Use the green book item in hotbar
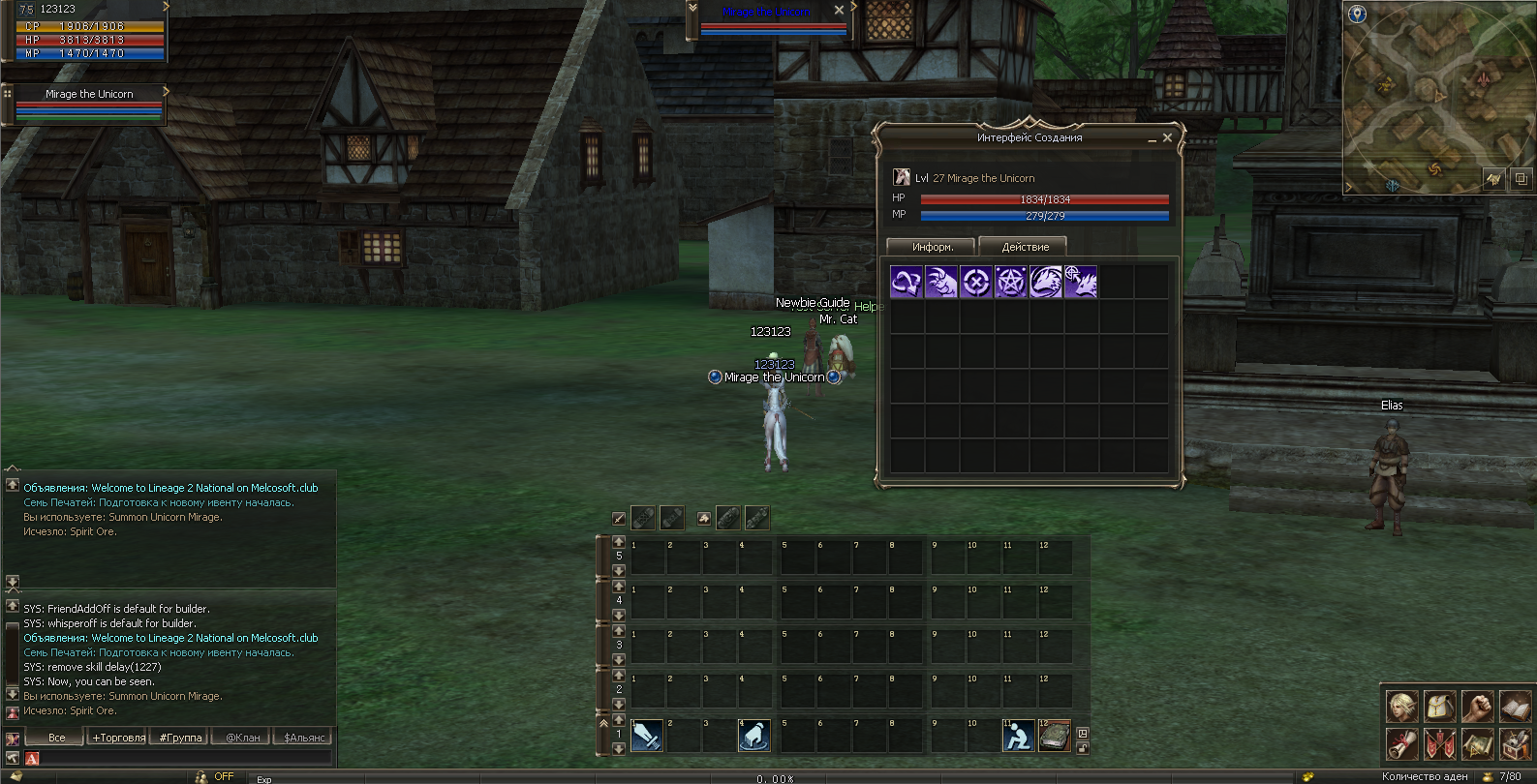The width and height of the screenshot is (1537, 784). (x=1054, y=737)
